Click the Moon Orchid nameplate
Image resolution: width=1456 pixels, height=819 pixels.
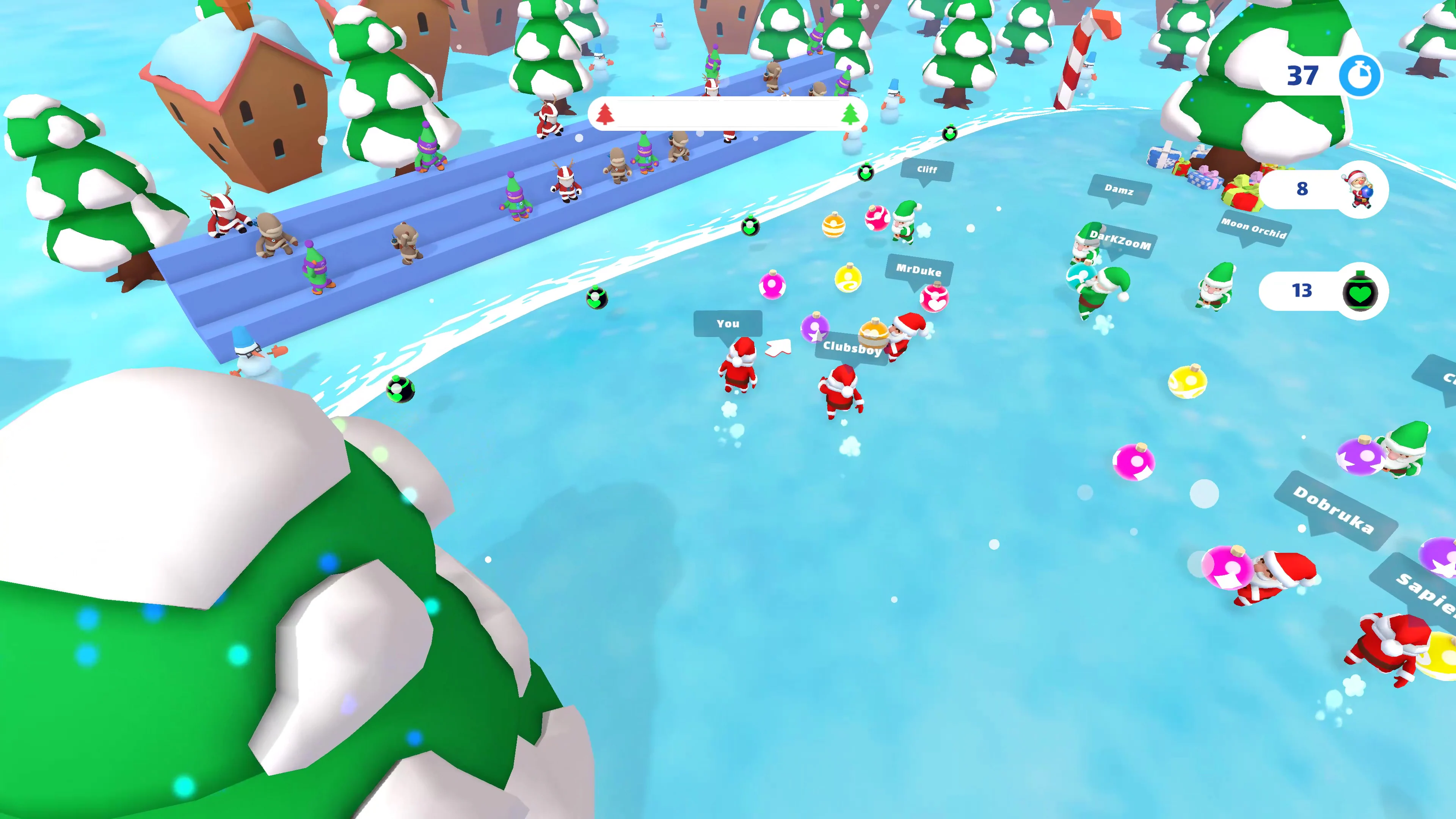coord(1254,228)
